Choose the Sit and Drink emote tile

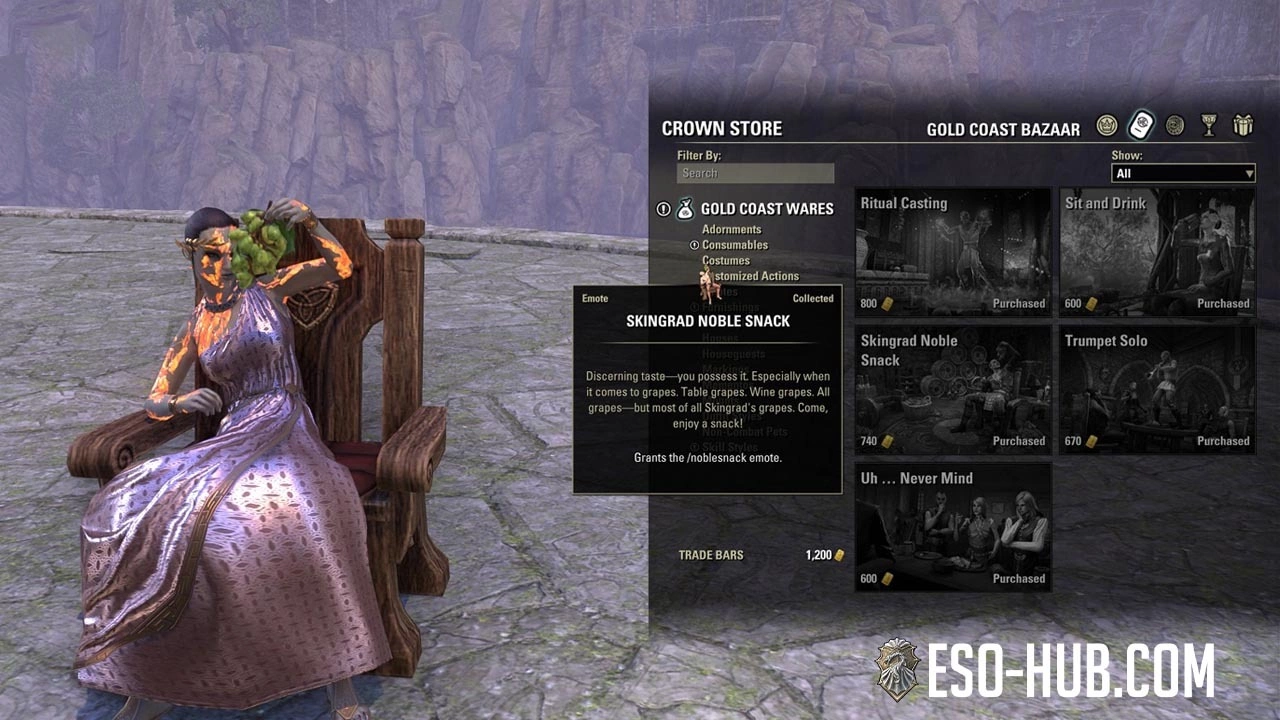pos(1157,252)
